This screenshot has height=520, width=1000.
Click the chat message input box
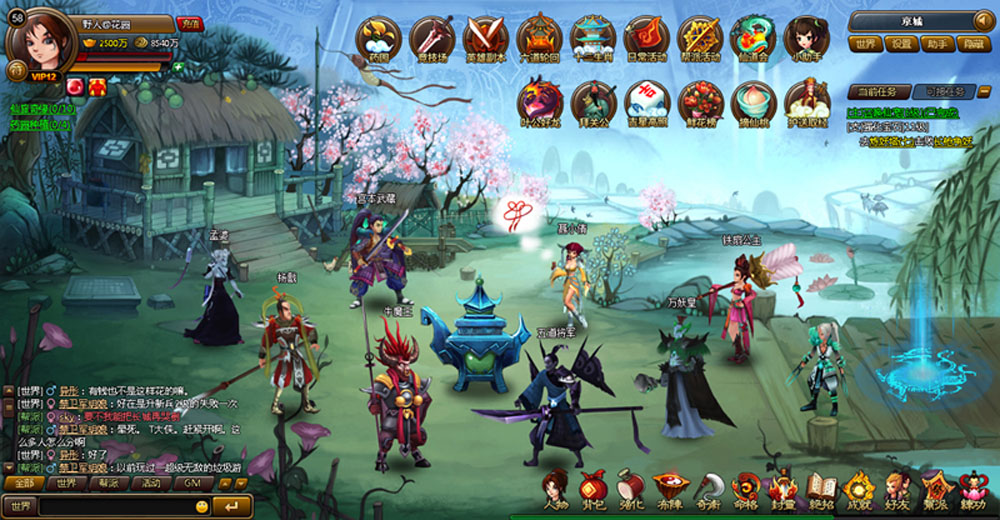[115, 507]
